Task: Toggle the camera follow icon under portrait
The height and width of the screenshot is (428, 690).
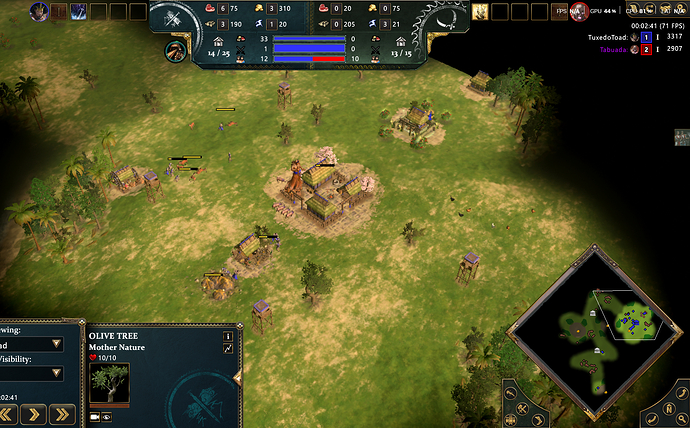Action: (95, 416)
